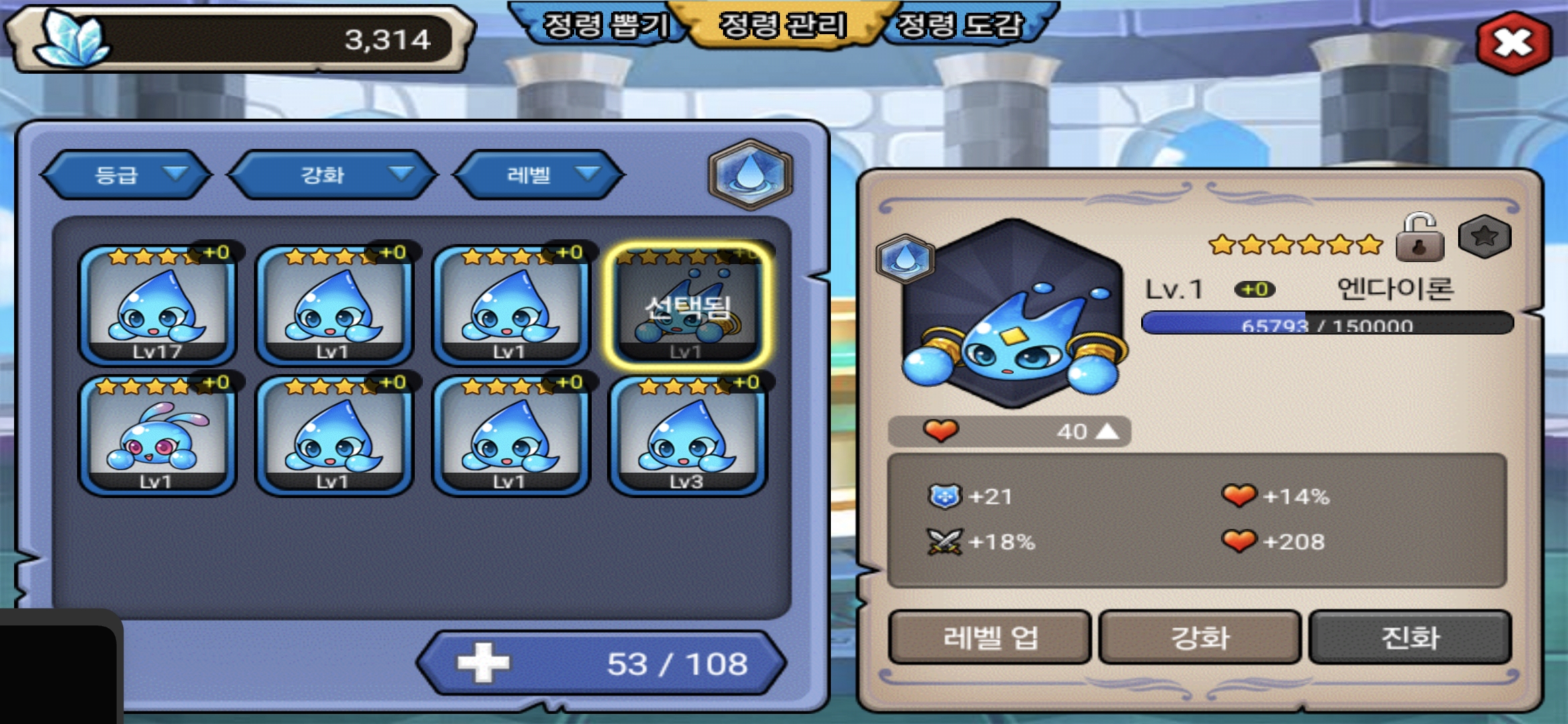The image size is (1568, 724).
Task: Expand the heart stat arrow showing 40
Action: [1107, 431]
